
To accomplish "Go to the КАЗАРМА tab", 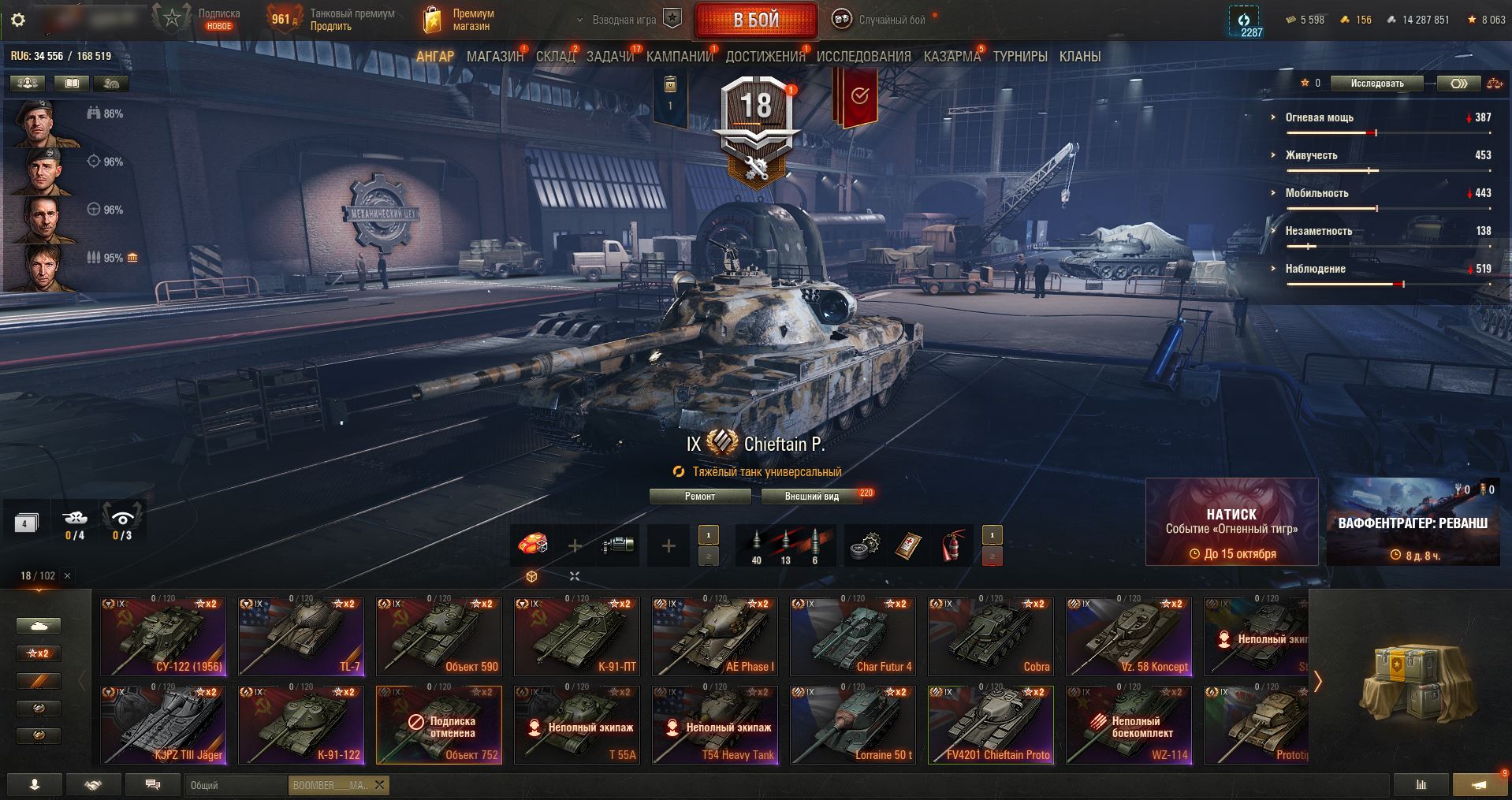I will (952, 57).
